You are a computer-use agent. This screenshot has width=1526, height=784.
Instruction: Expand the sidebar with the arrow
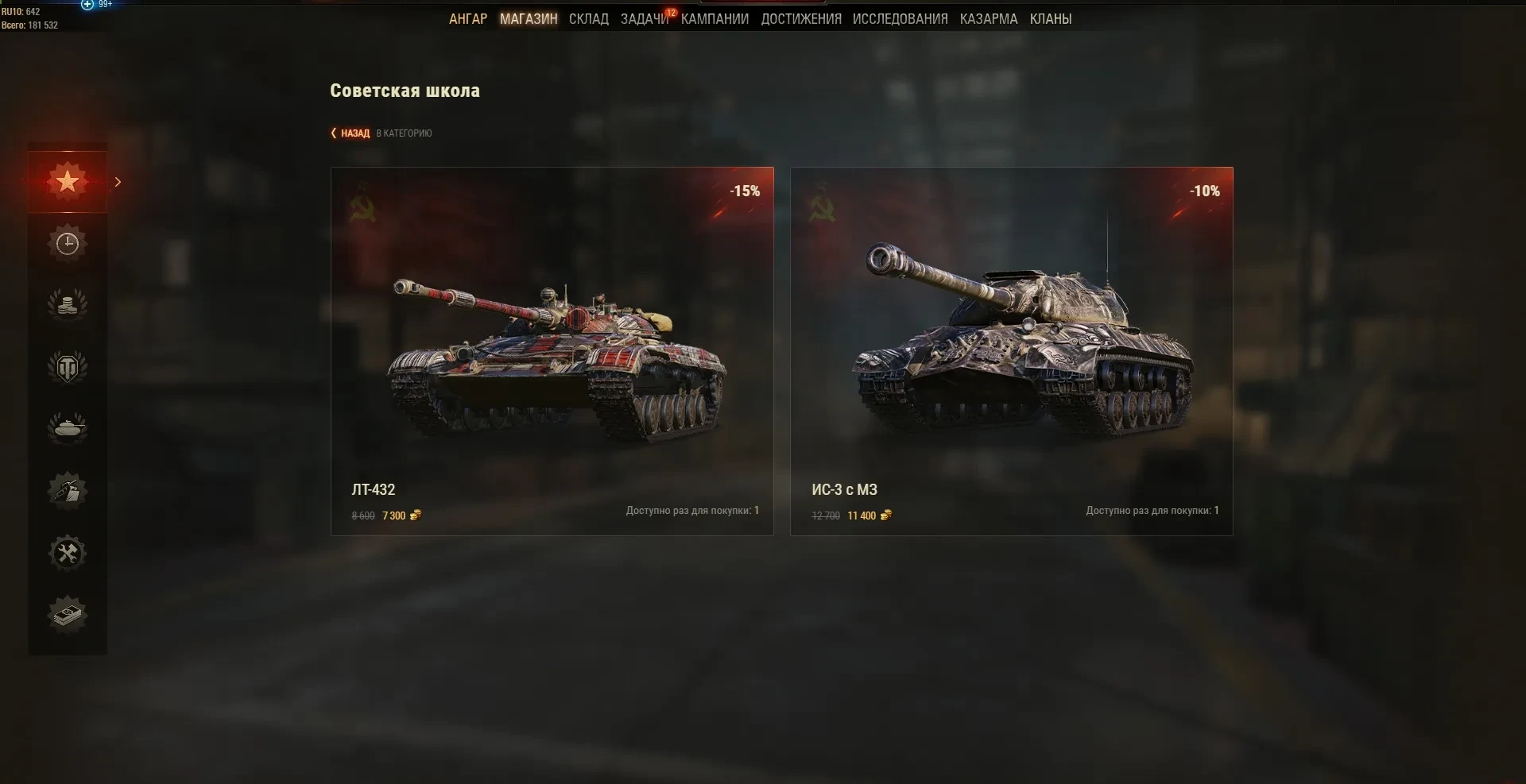(x=118, y=182)
